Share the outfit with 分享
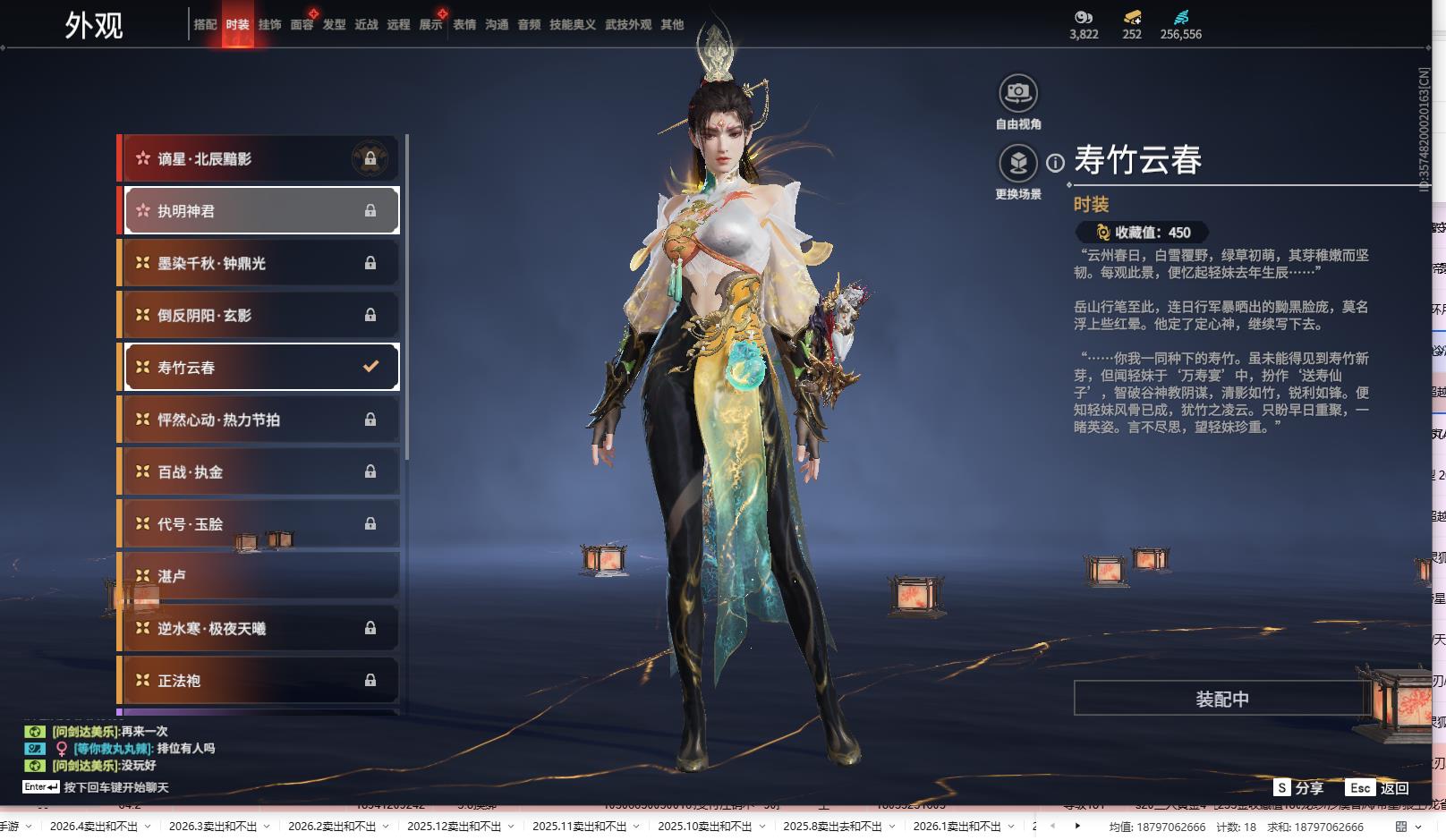This screenshot has height=840, width=1446. coord(1299,788)
